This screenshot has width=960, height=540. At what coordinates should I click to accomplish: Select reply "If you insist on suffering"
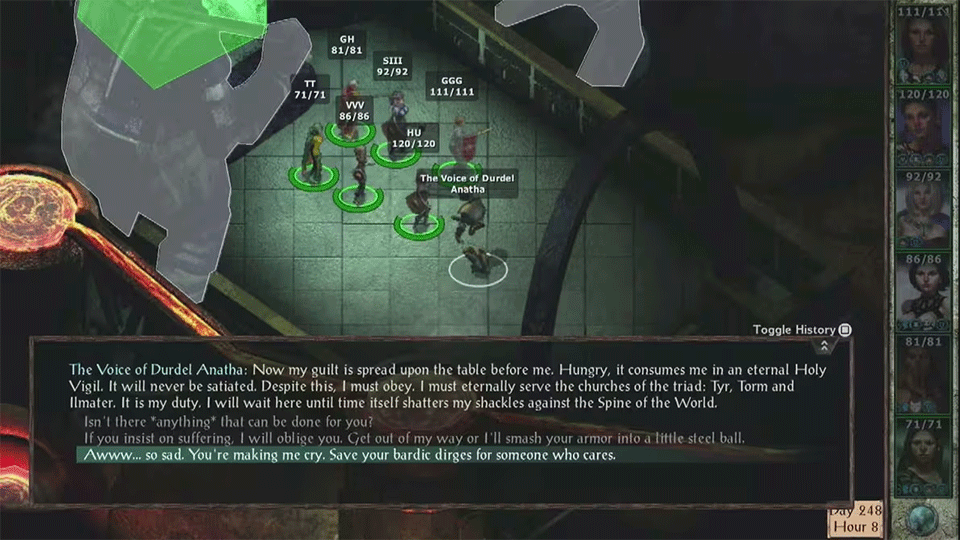tap(414, 438)
